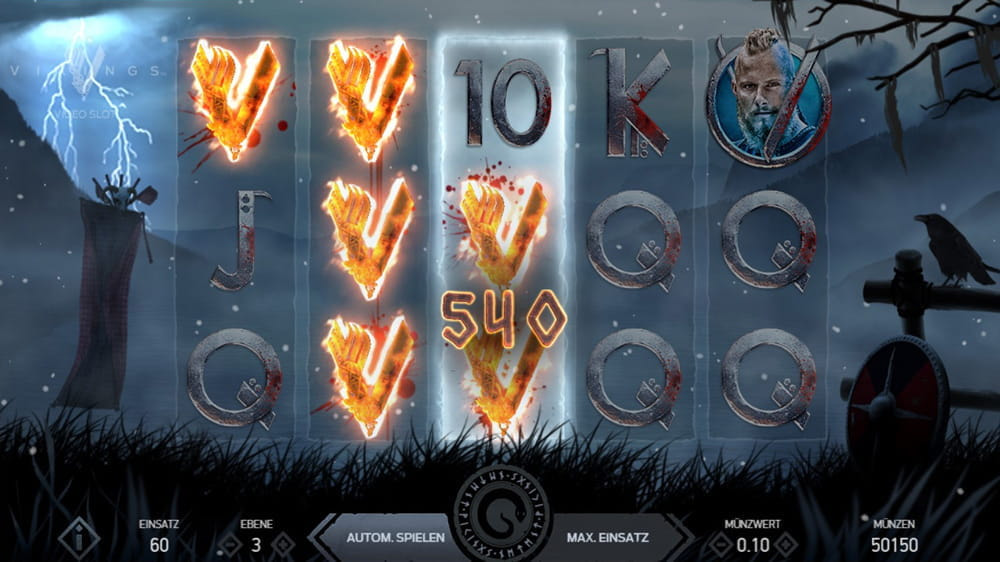Increase the Ebene bet level
1000x562 pixels.
tap(284, 545)
